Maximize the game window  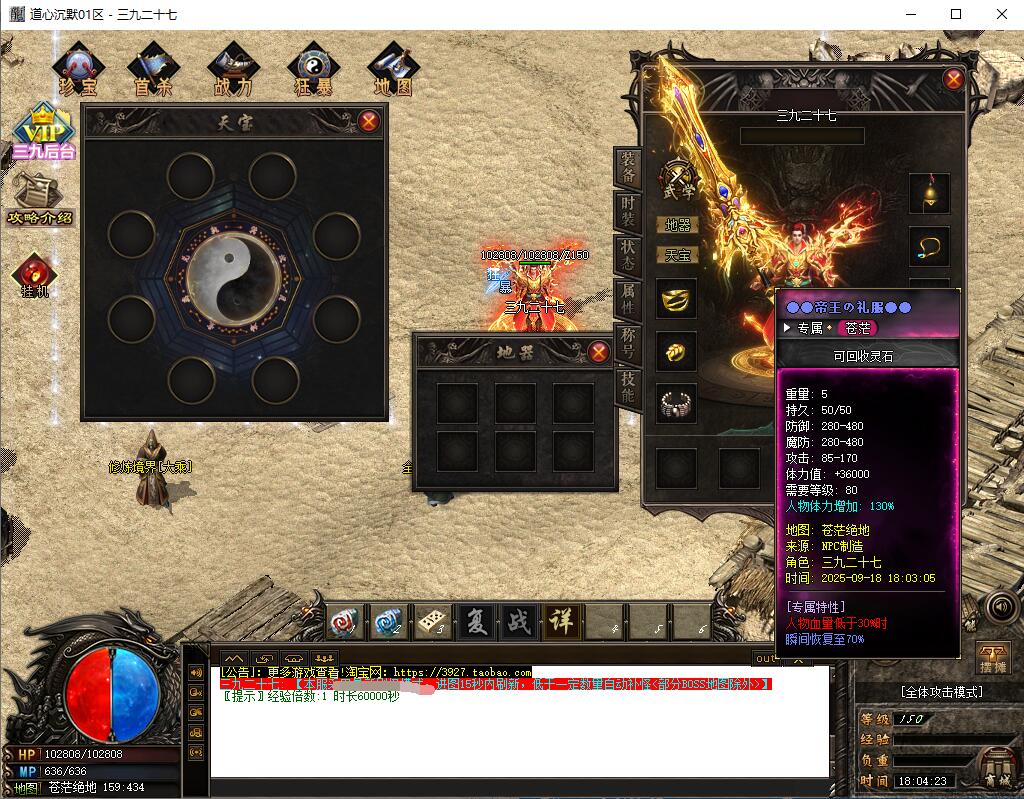pos(956,14)
